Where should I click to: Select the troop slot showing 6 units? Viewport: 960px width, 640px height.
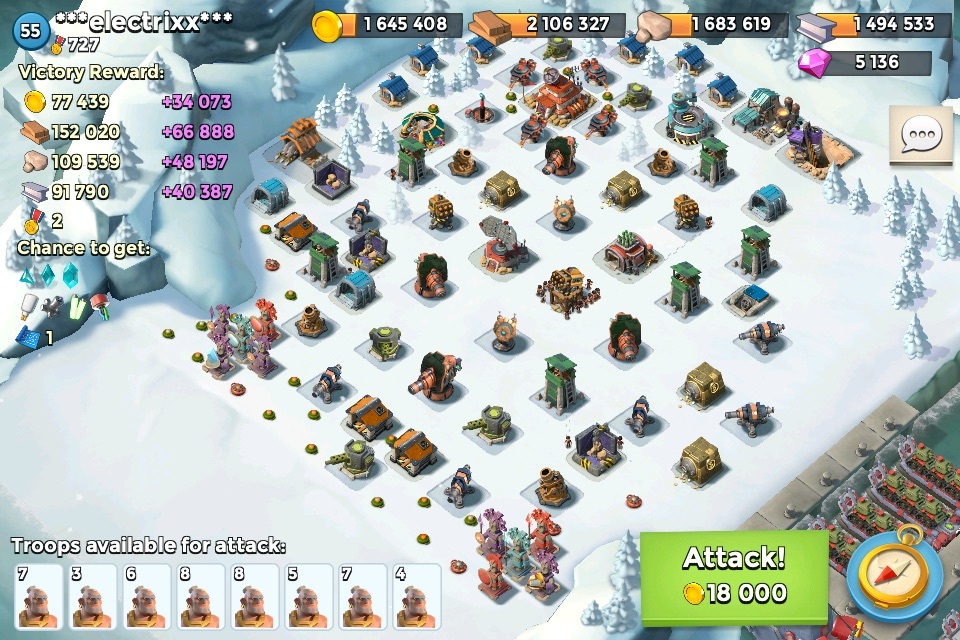[146, 596]
